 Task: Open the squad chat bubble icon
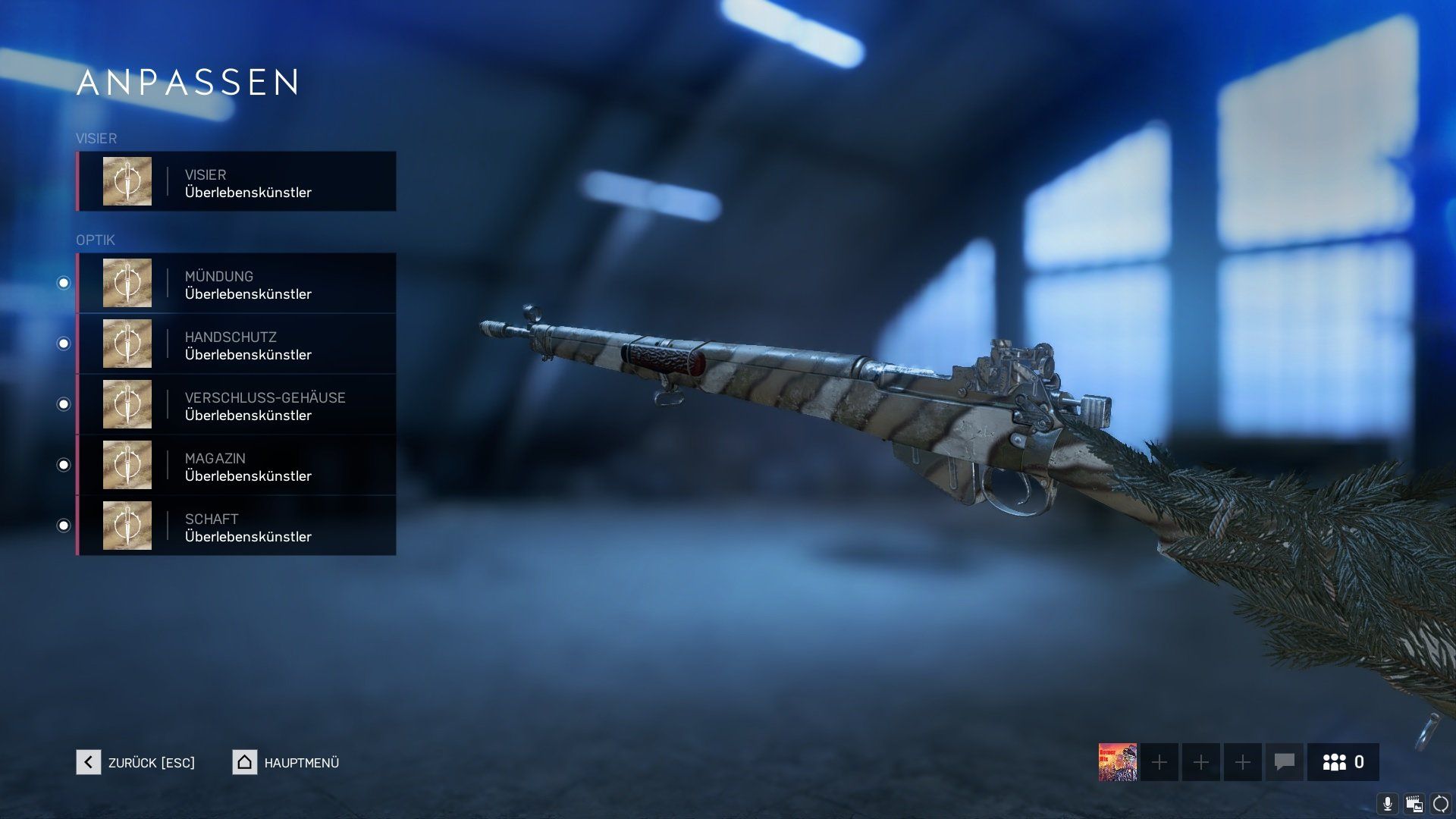(1284, 762)
